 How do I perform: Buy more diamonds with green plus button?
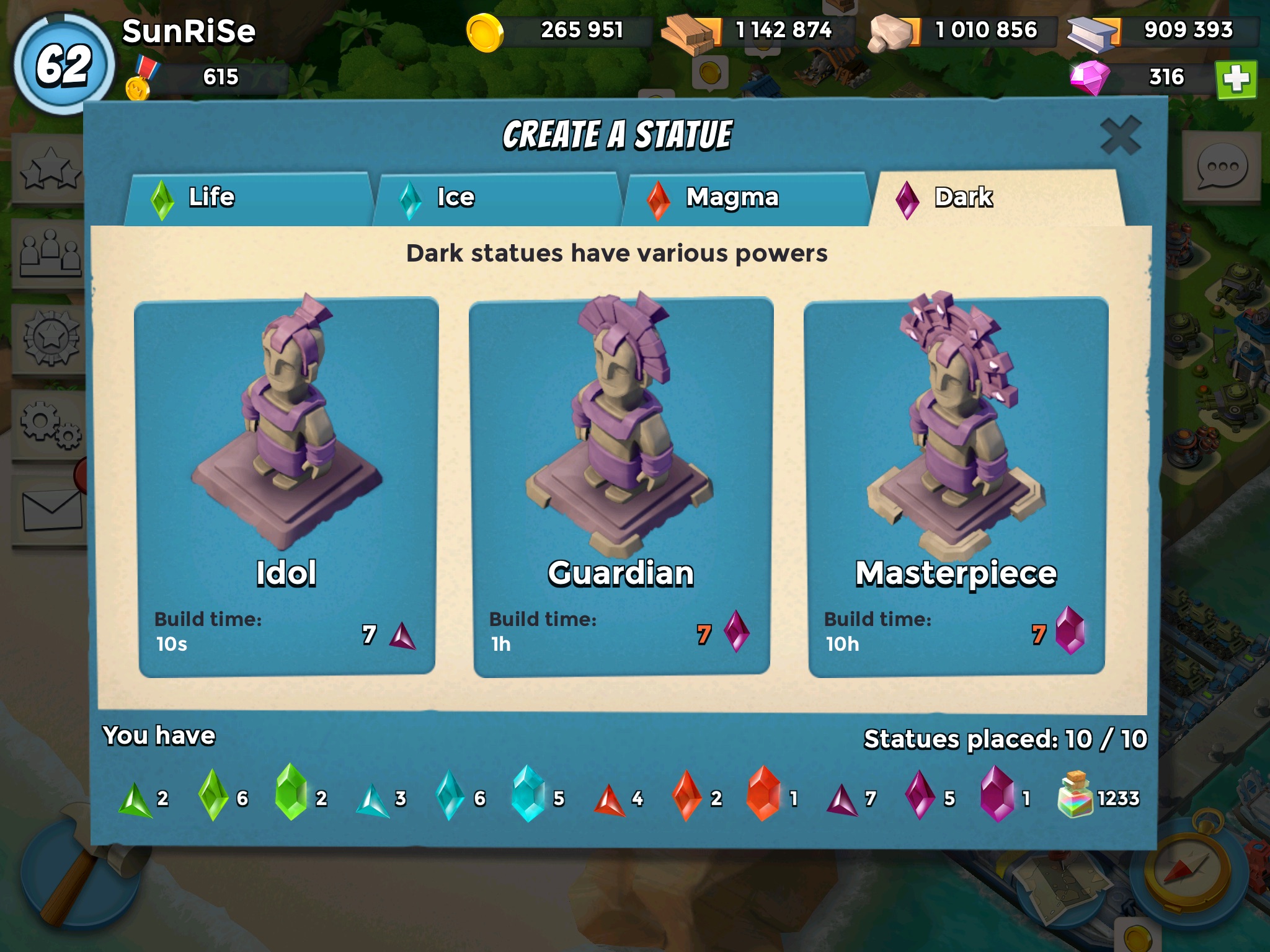(x=1236, y=79)
